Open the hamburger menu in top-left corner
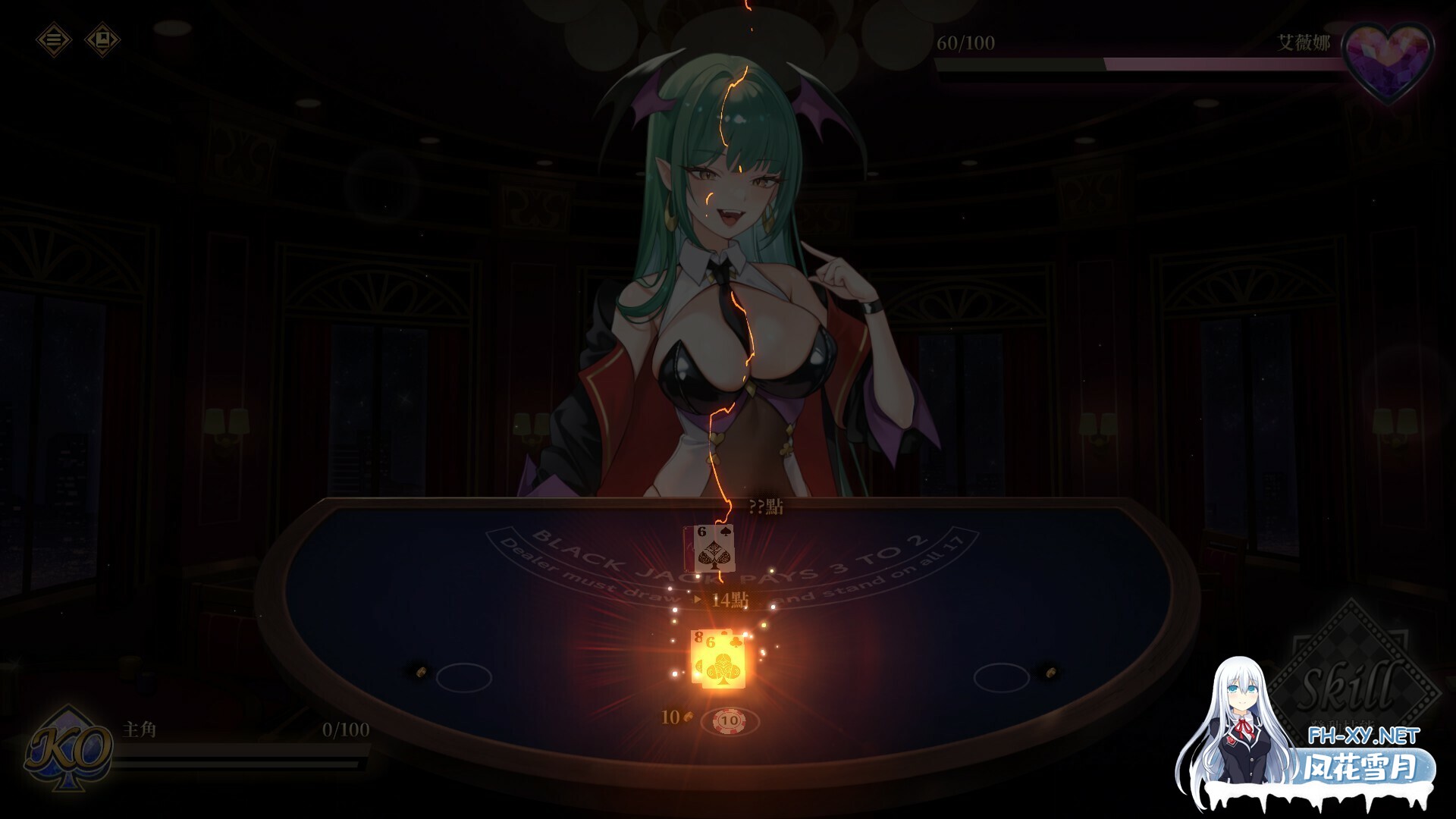This screenshot has width=1456, height=819. coord(55,39)
